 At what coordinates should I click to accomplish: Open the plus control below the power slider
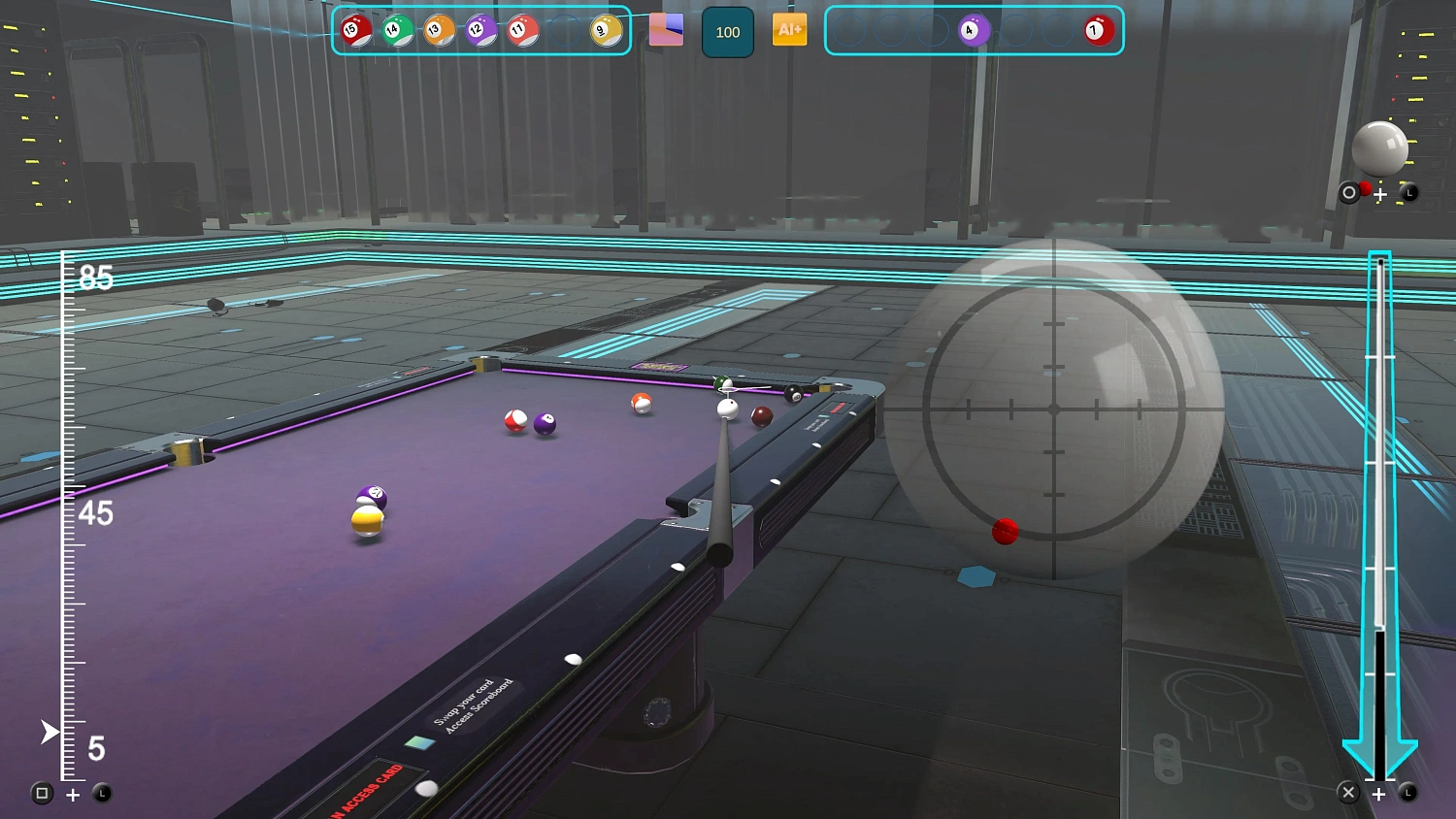point(1379,794)
